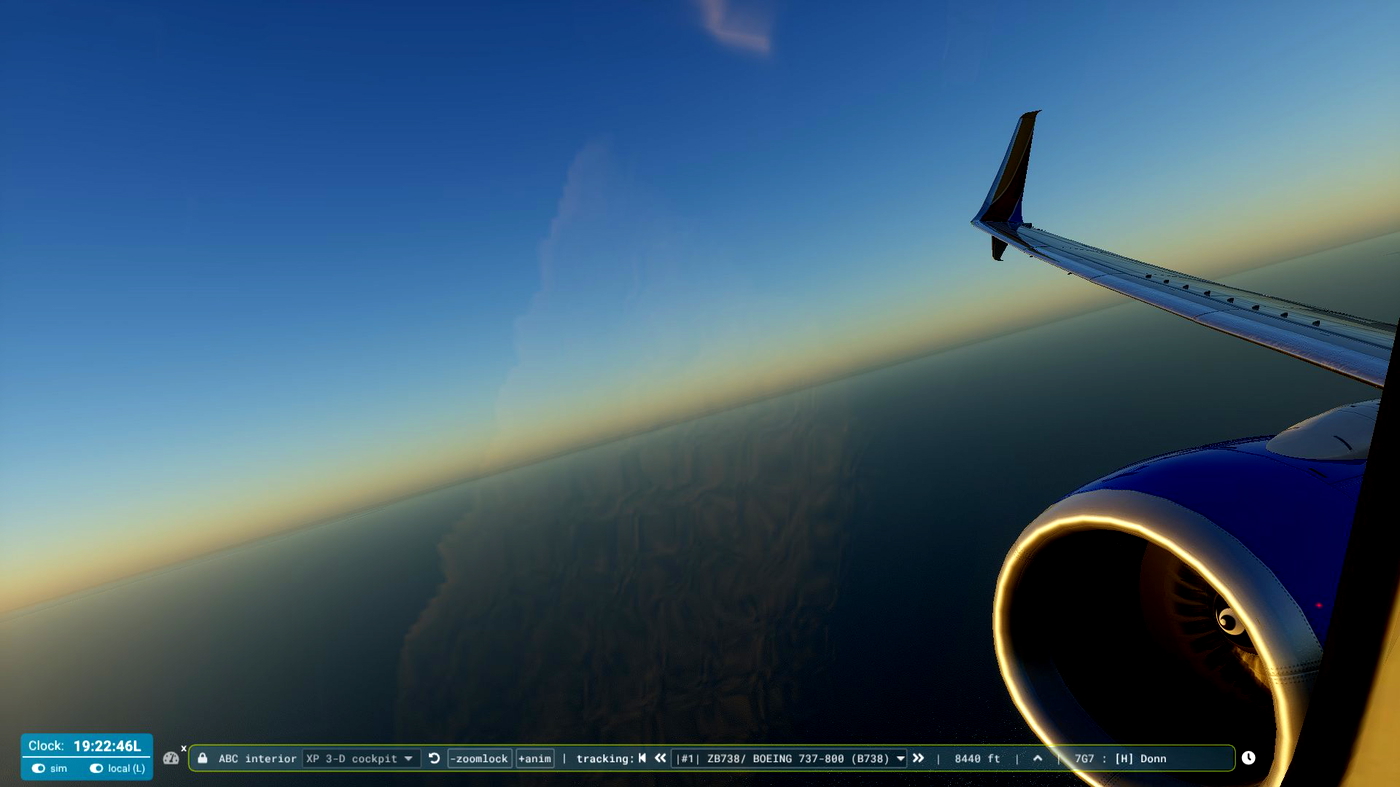Open the clock icon at toolbar's right end
The image size is (1400, 787).
point(1248,758)
